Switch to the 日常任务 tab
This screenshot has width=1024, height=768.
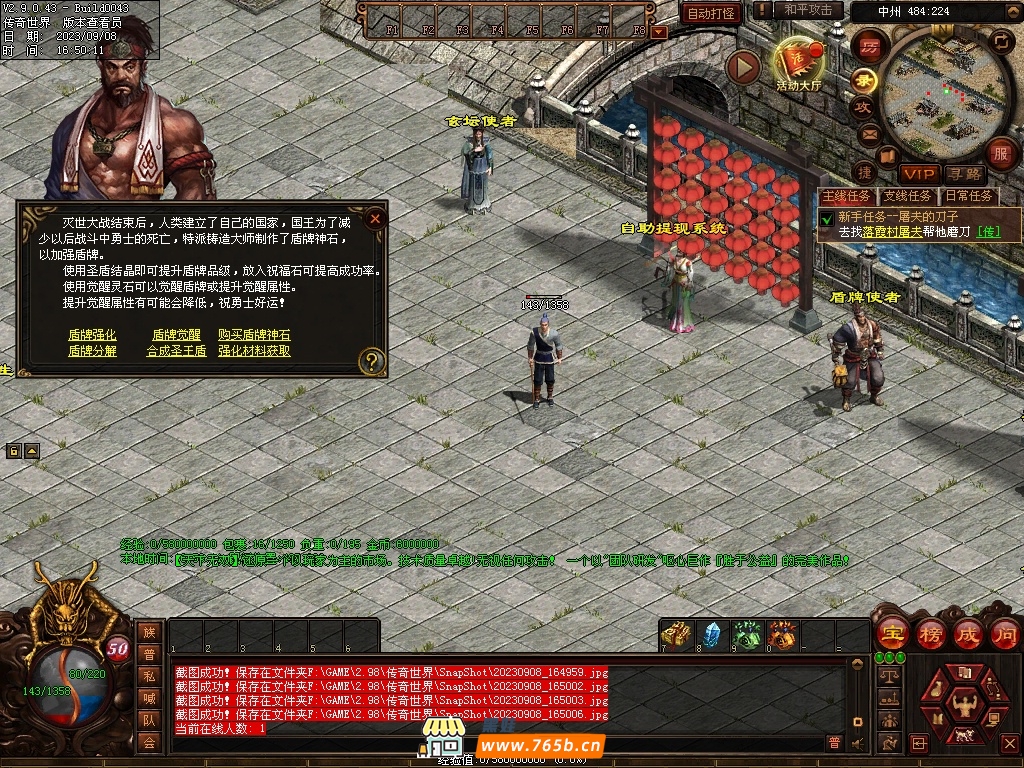[968, 196]
